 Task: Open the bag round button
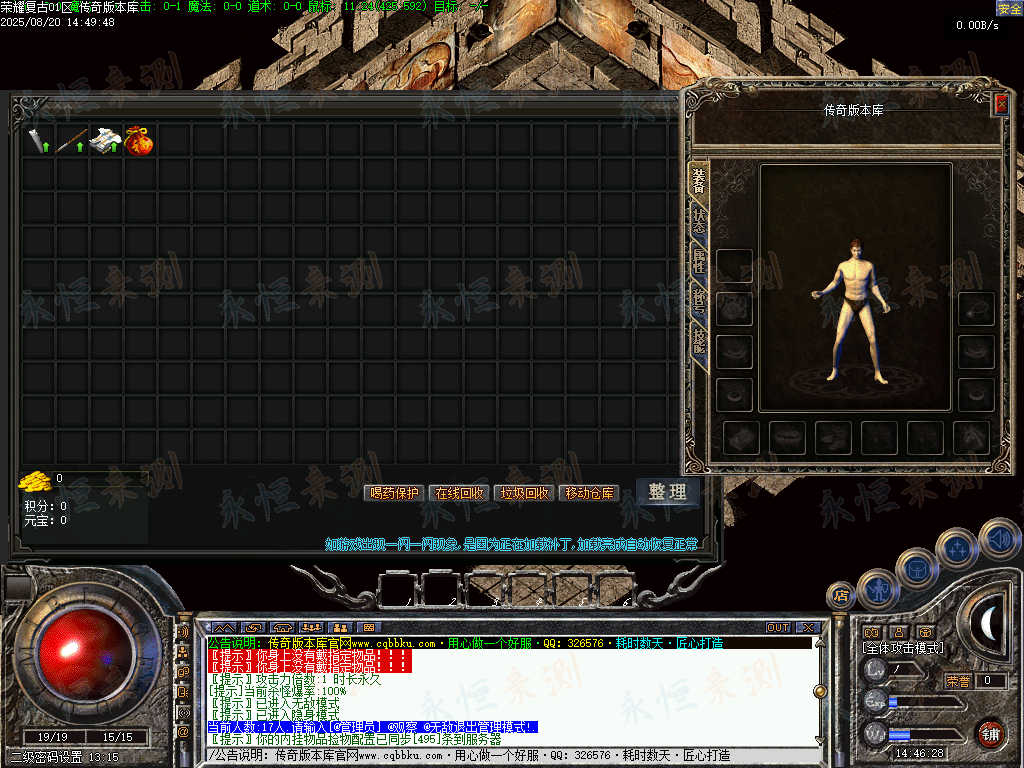point(916,568)
